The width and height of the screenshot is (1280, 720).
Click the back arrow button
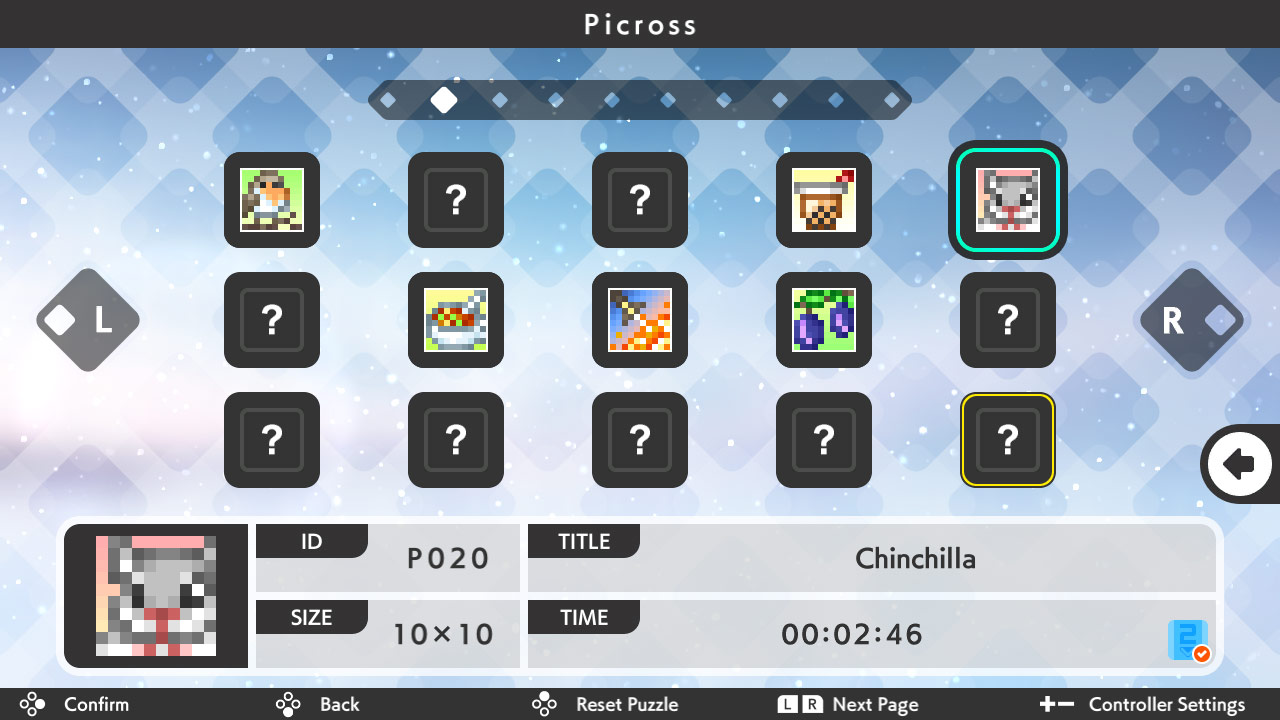[x=1238, y=464]
